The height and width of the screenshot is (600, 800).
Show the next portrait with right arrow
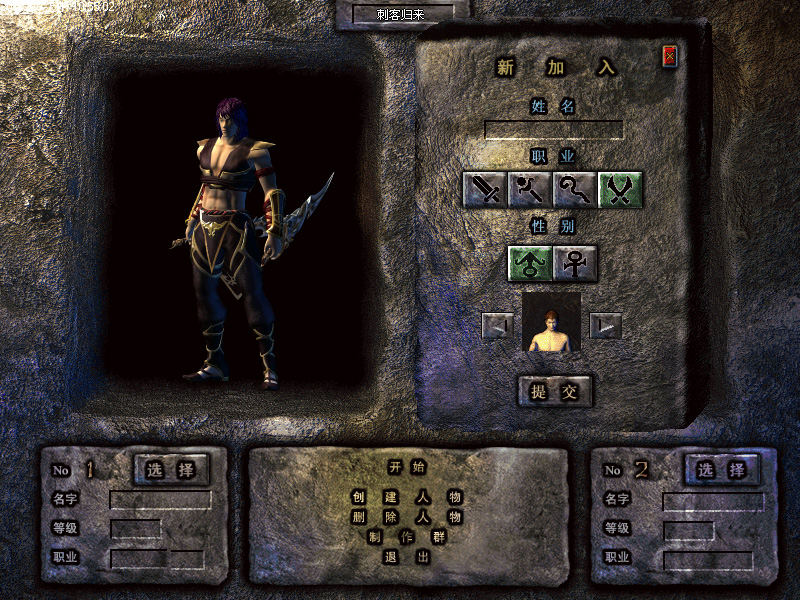pos(605,325)
